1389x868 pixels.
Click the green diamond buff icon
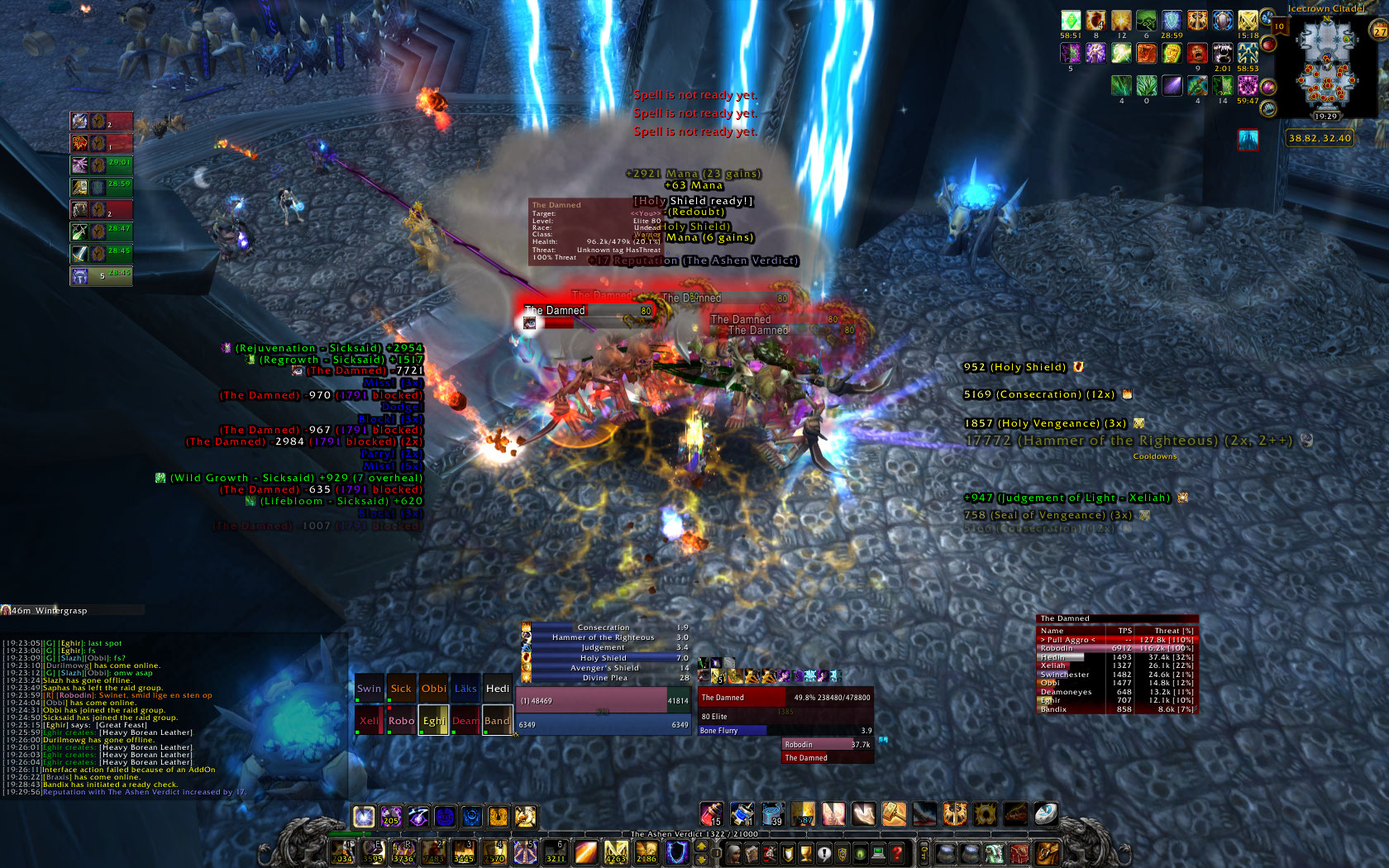click(1071, 21)
